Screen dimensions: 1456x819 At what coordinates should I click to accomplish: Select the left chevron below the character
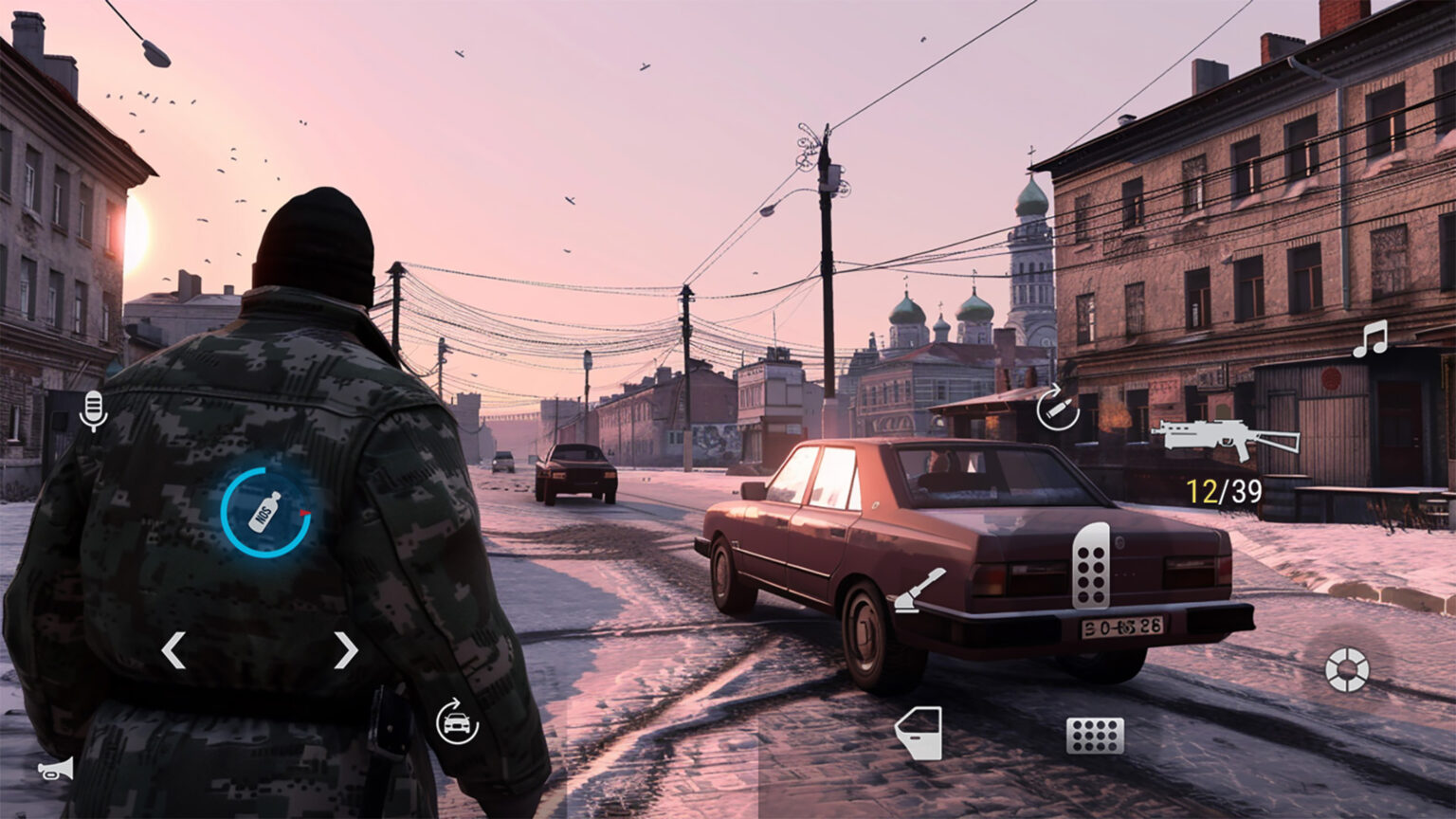coord(172,650)
